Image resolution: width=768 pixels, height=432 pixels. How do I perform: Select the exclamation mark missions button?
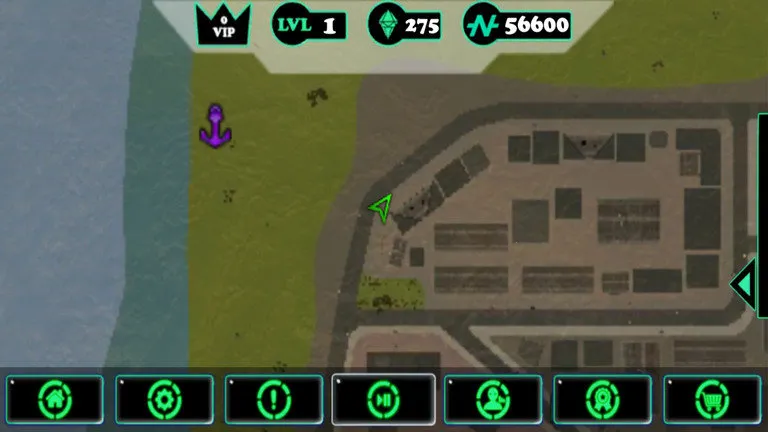tap(274, 400)
